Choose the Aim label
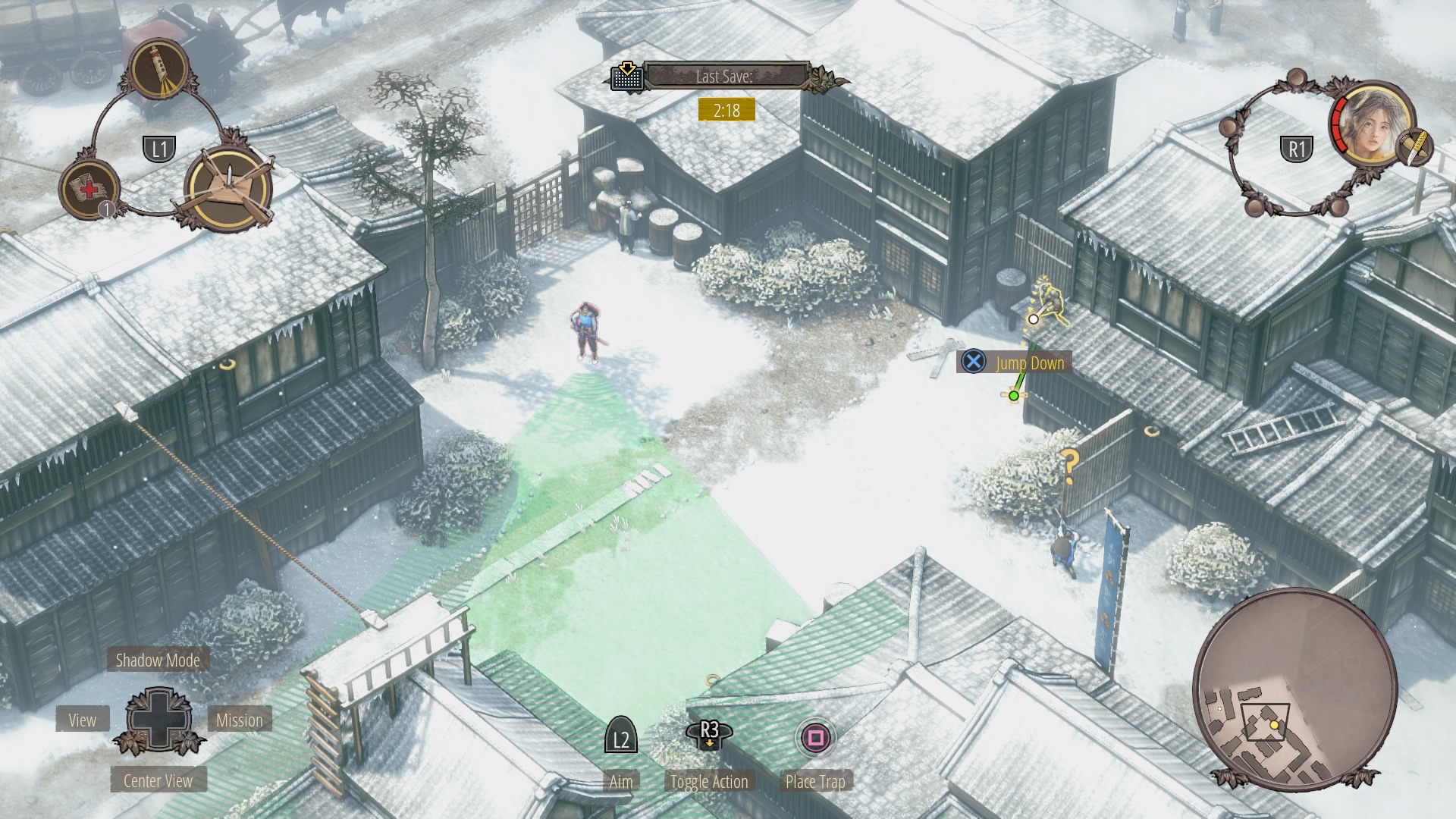1456x819 pixels. coord(620,781)
